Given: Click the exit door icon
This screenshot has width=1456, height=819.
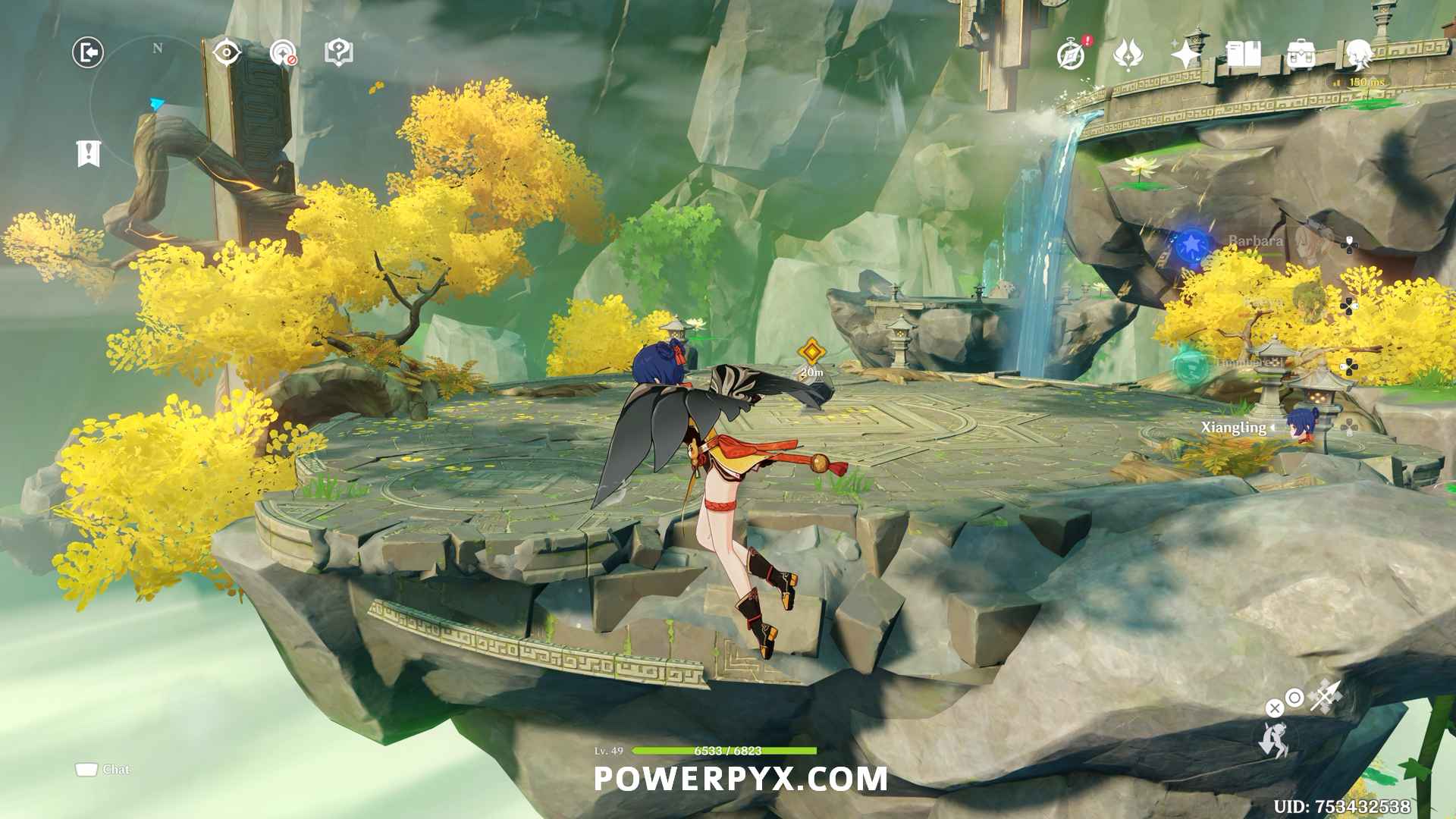Looking at the screenshot, I should (x=88, y=53).
